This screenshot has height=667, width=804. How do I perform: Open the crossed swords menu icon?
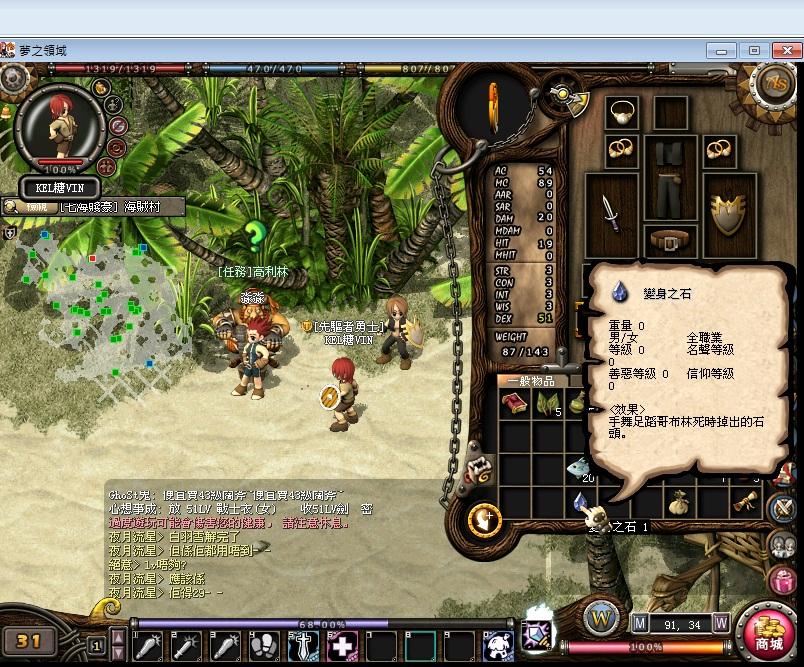[782, 508]
